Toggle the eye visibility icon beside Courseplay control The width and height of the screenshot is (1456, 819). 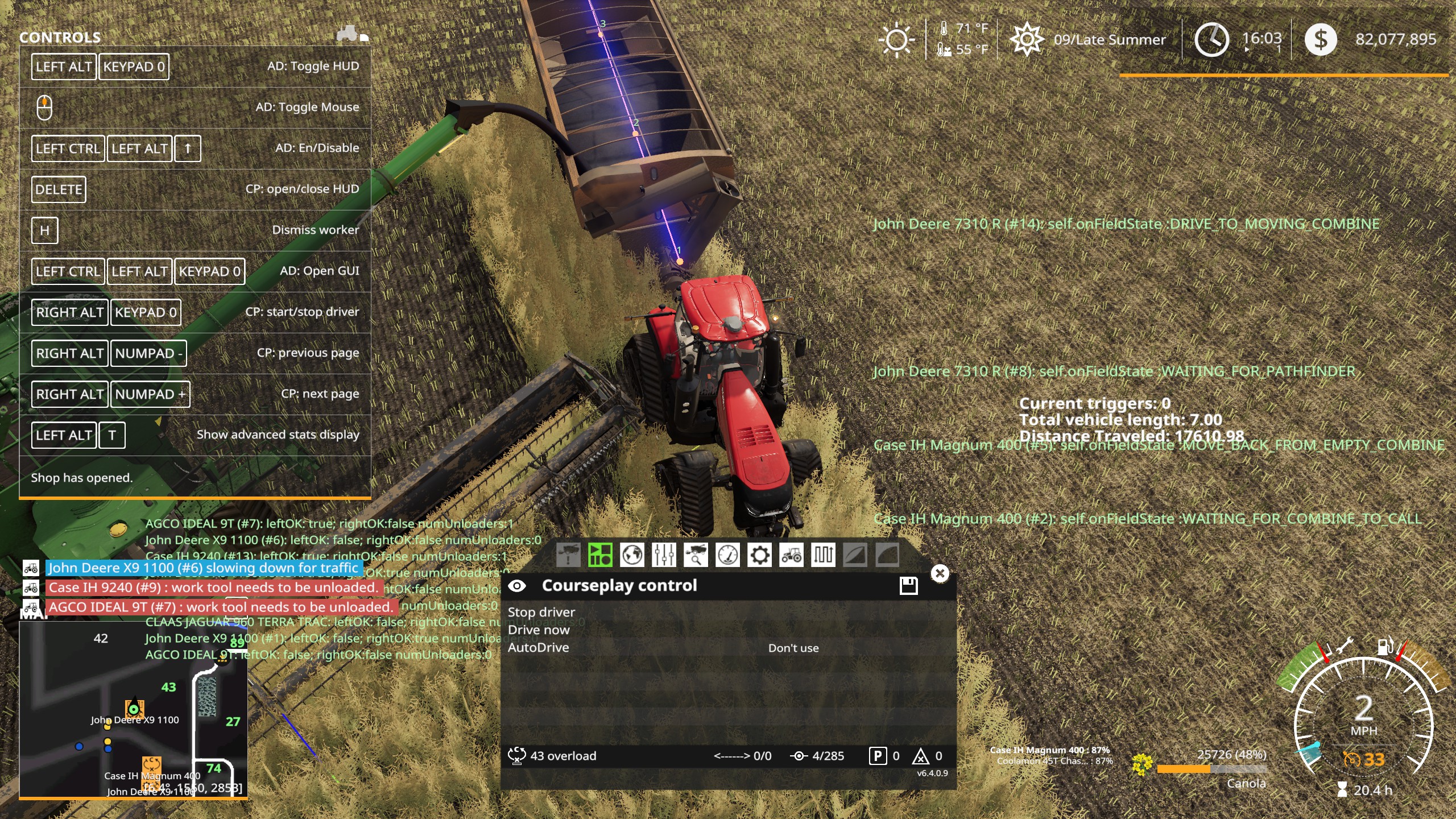pyautogui.click(x=518, y=585)
